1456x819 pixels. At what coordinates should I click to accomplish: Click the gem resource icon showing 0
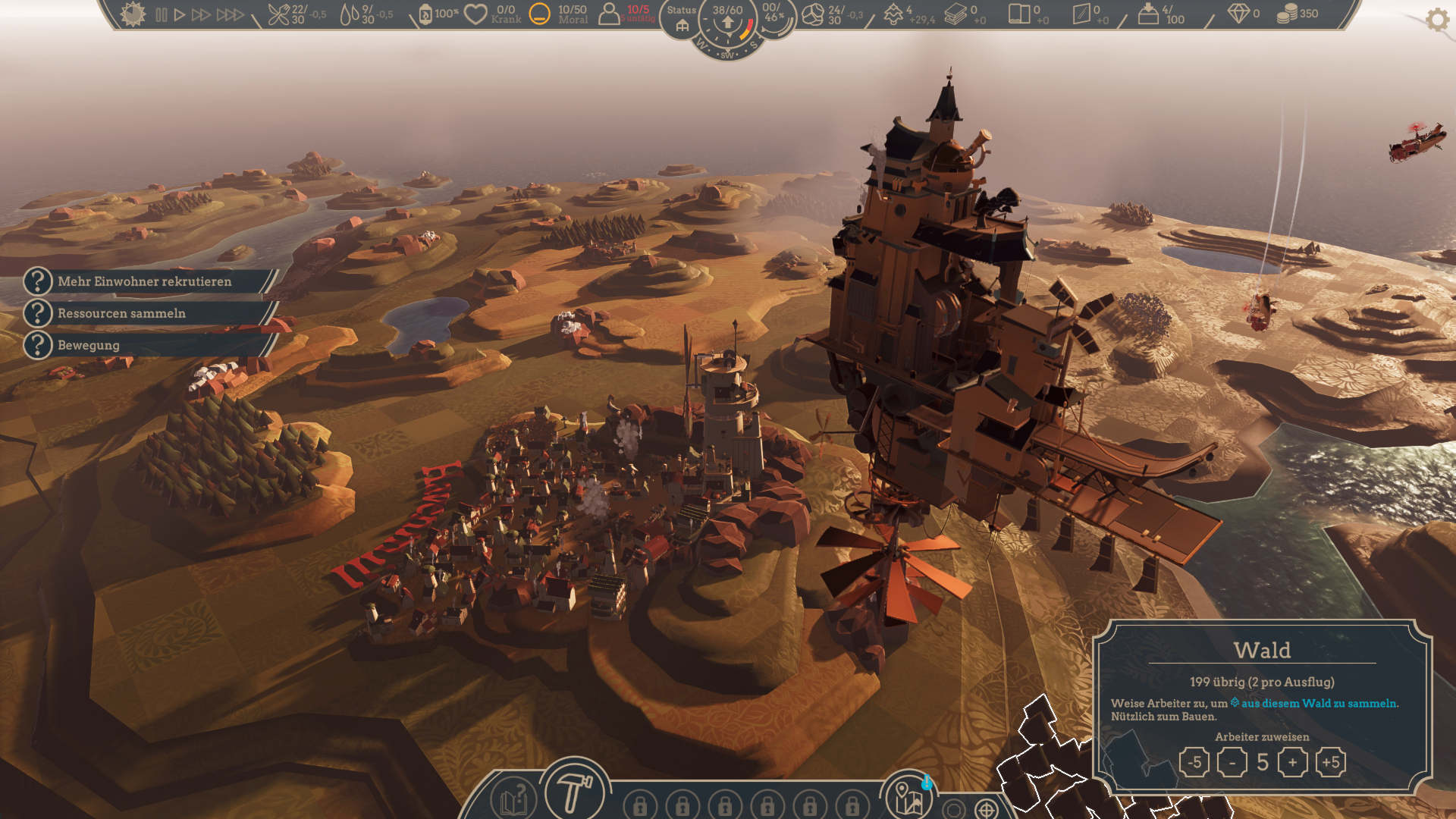(x=1237, y=13)
